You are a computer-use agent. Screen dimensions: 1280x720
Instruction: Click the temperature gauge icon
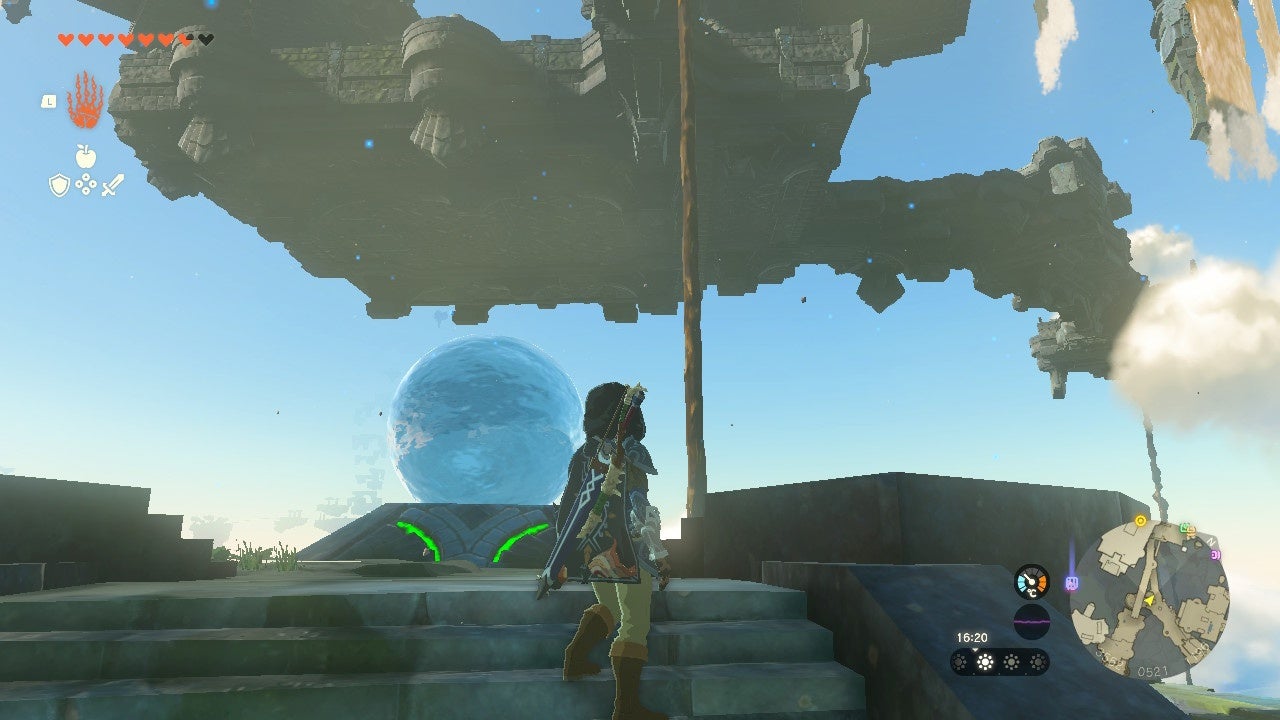pyautogui.click(x=1031, y=581)
